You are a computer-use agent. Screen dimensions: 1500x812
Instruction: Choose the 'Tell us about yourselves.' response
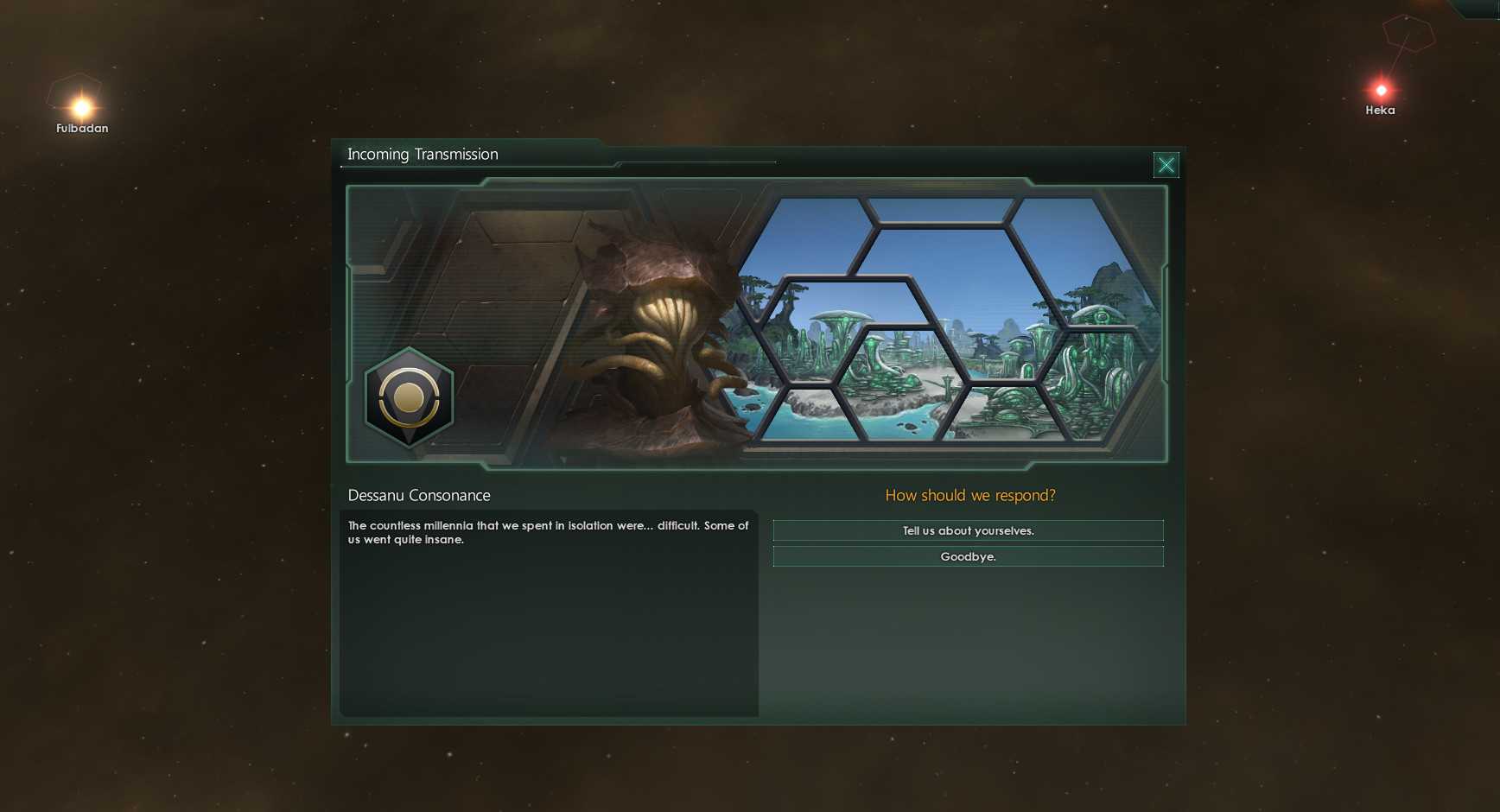click(x=968, y=530)
